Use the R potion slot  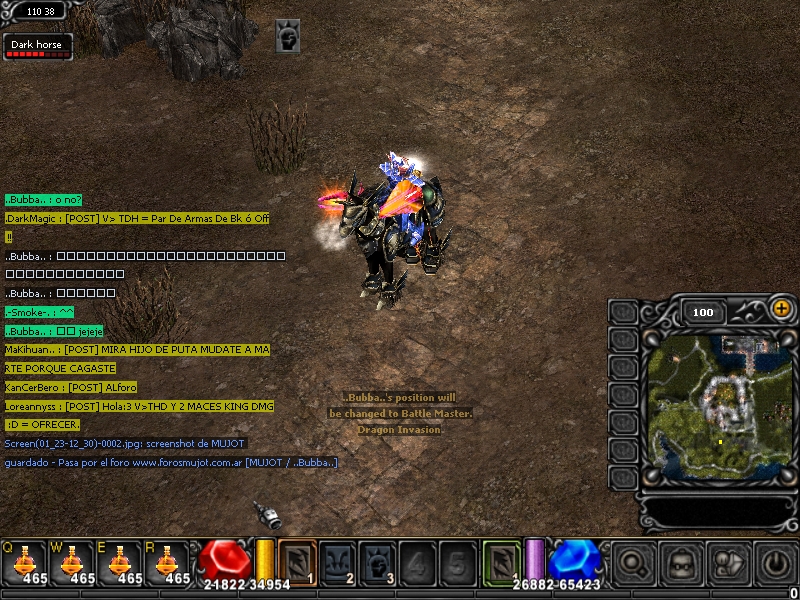(x=169, y=562)
